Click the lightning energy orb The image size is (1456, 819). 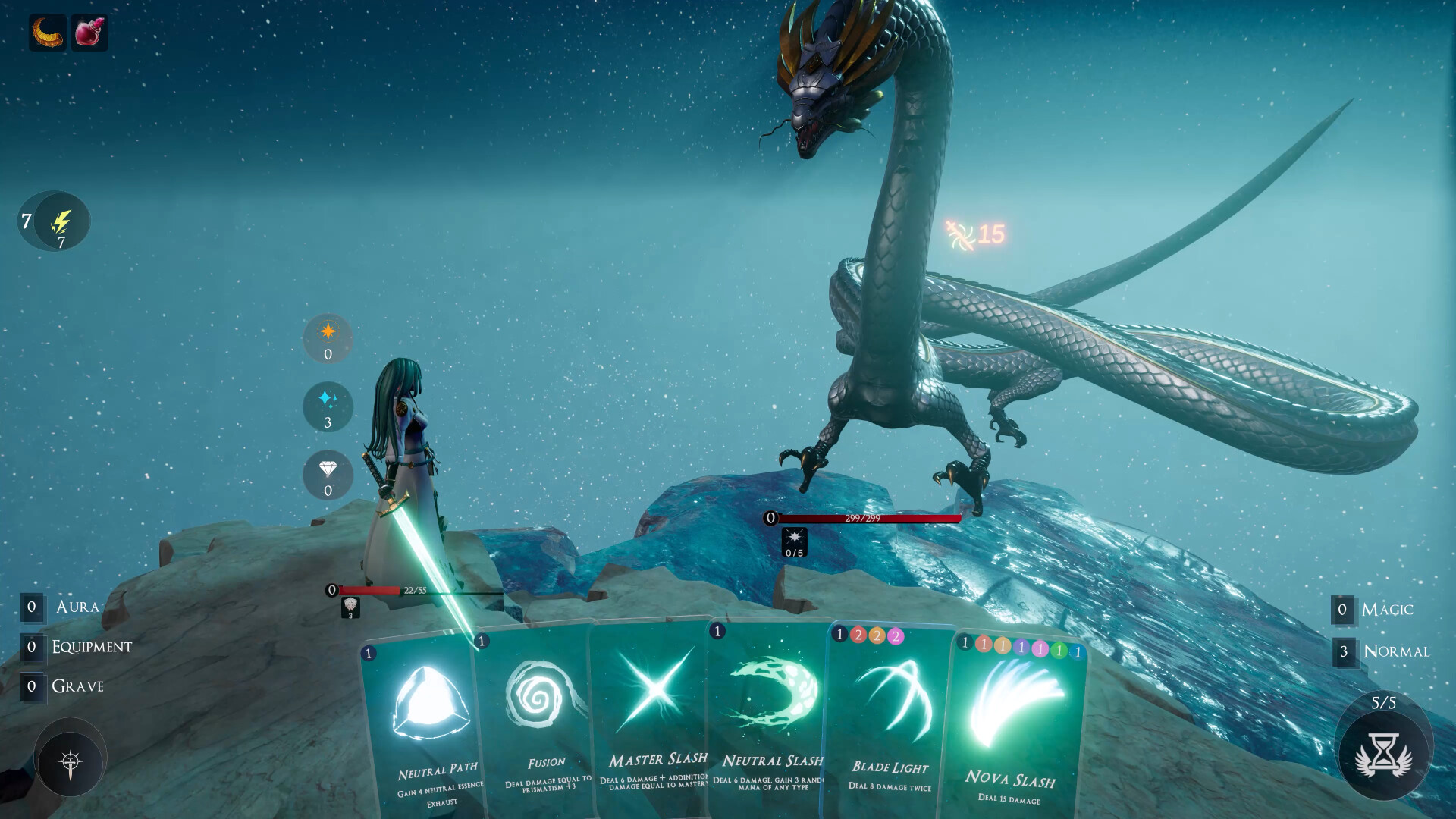tap(61, 221)
